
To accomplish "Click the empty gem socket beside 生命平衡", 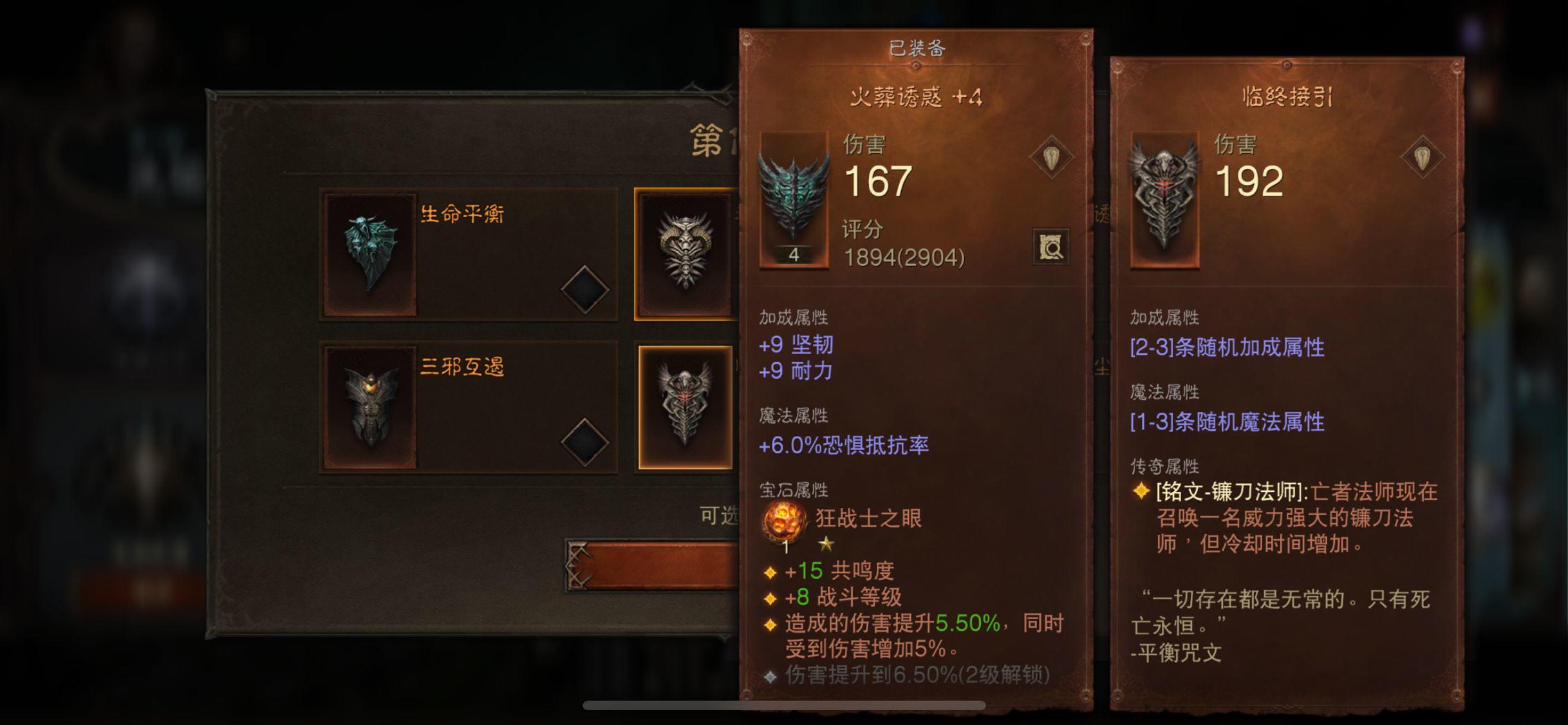I will [x=584, y=290].
